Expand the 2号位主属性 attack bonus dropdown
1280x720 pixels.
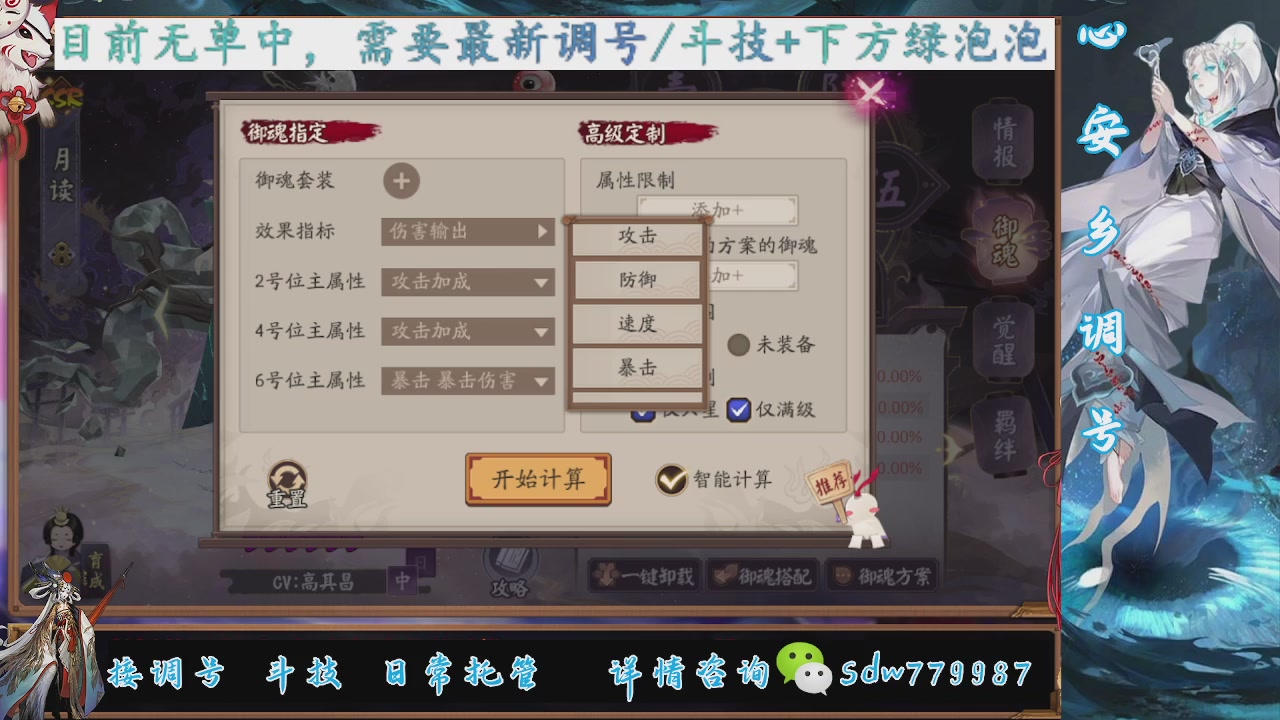pyautogui.click(x=467, y=283)
